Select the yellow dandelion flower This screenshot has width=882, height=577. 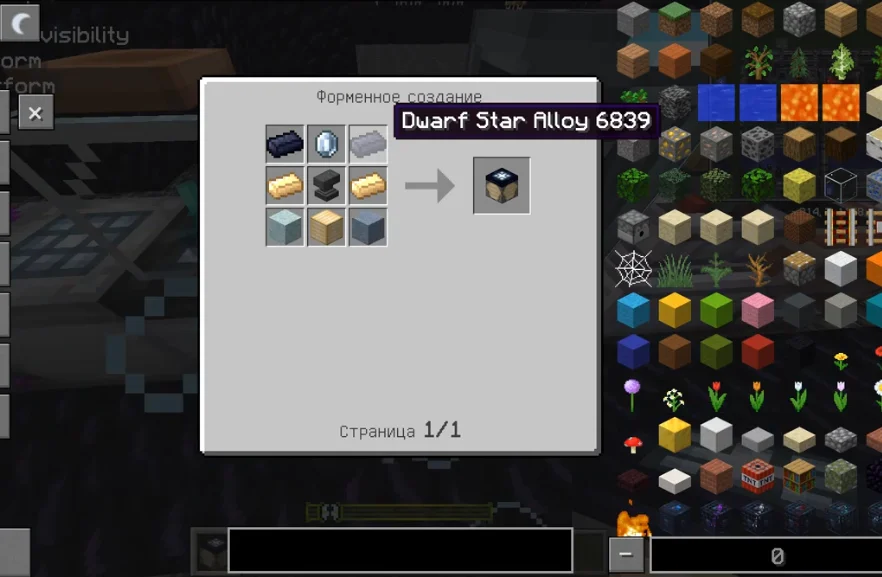[x=841, y=360]
